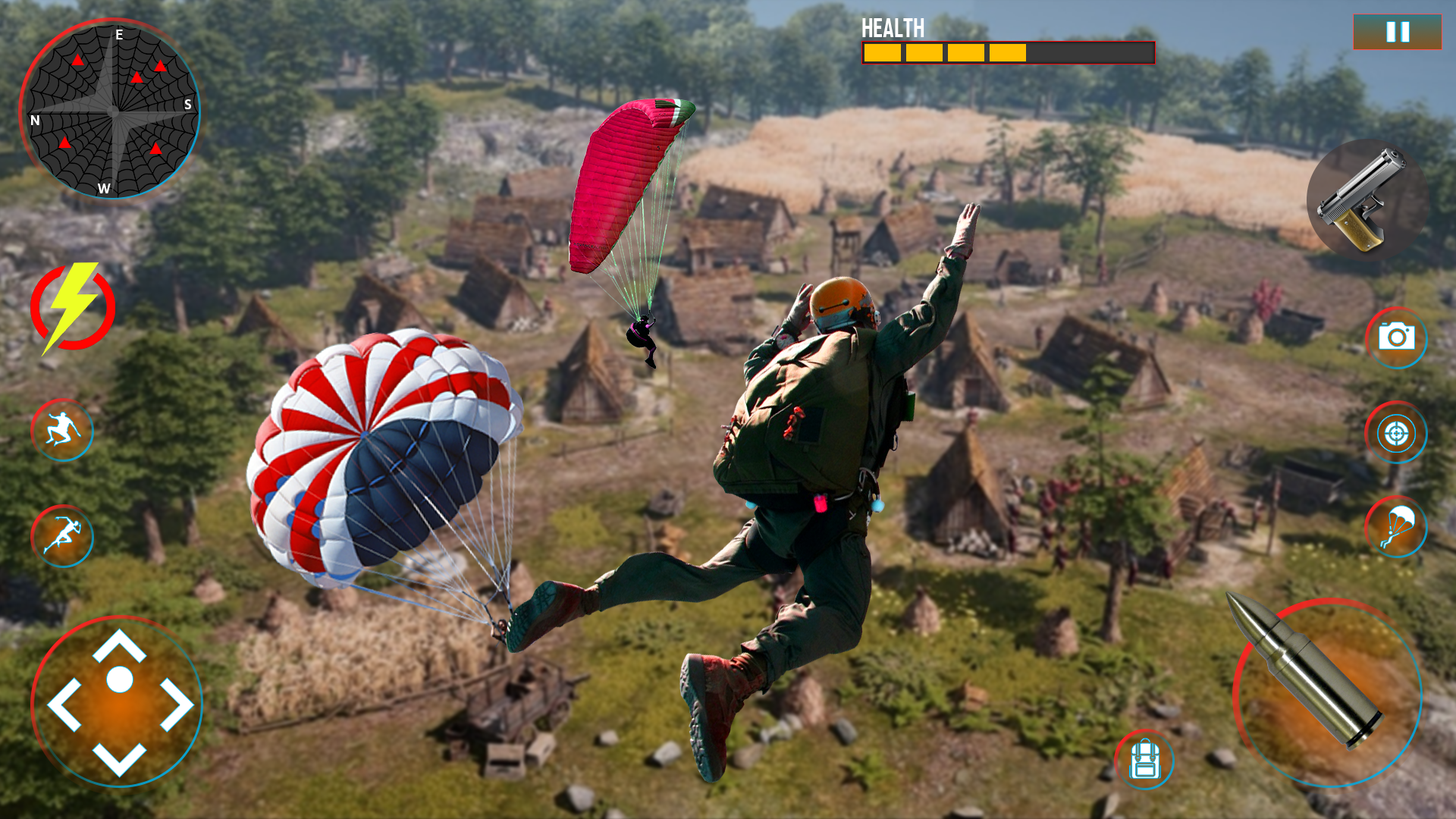The width and height of the screenshot is (1456, 819).
Task: Tap the HEALTH bar
Action: pos(1009,52)
